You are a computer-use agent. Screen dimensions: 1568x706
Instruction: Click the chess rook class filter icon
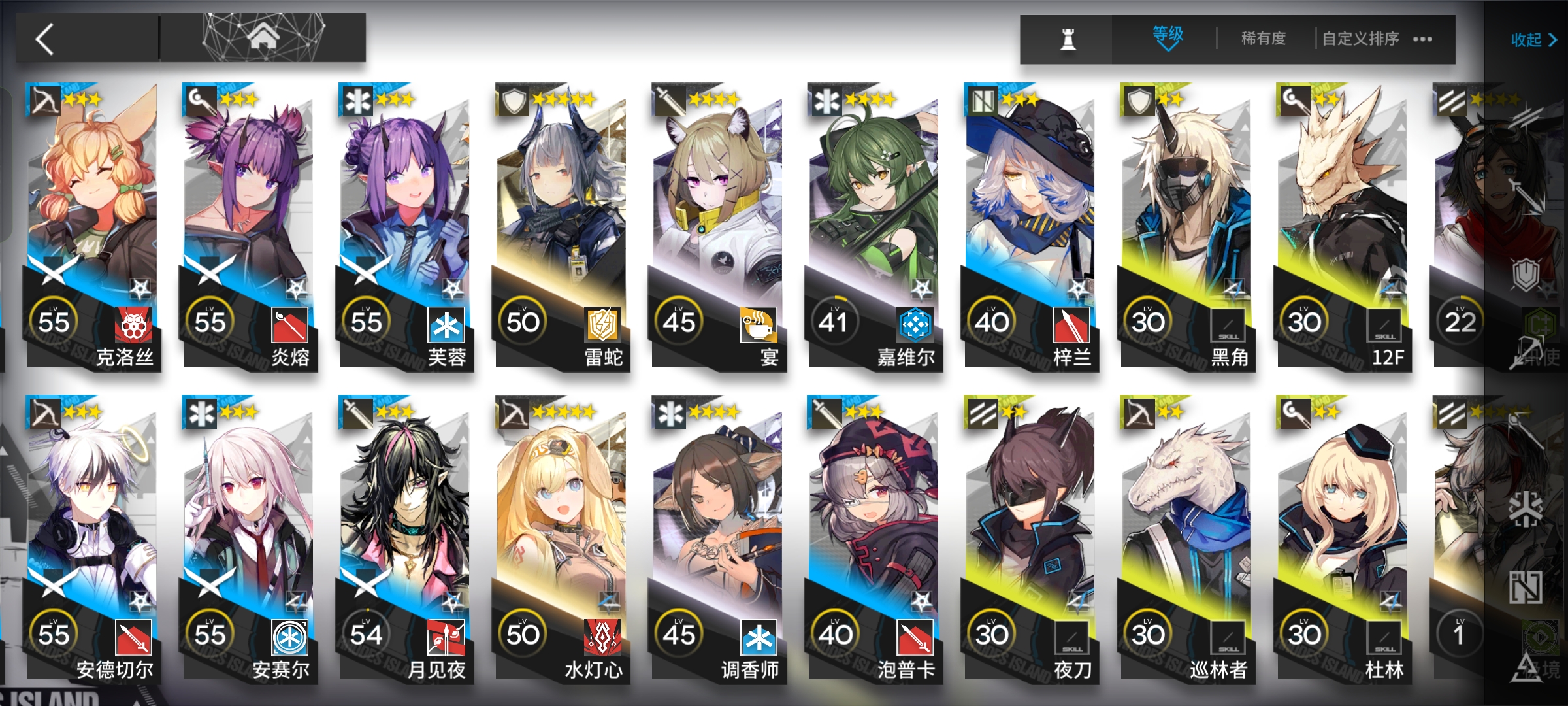(1068, 39)
